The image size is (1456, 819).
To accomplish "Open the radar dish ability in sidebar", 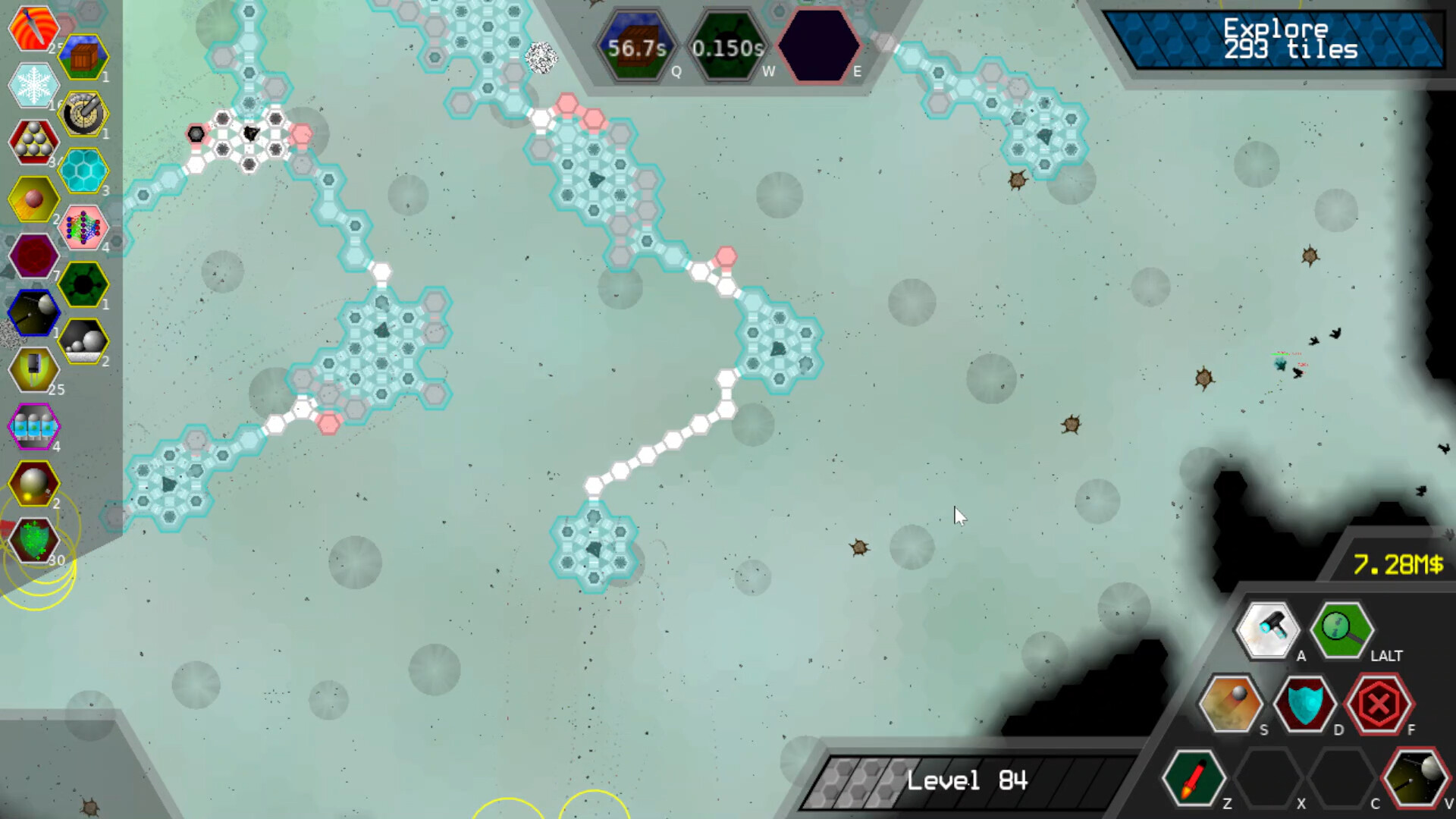I will [84, 114].
